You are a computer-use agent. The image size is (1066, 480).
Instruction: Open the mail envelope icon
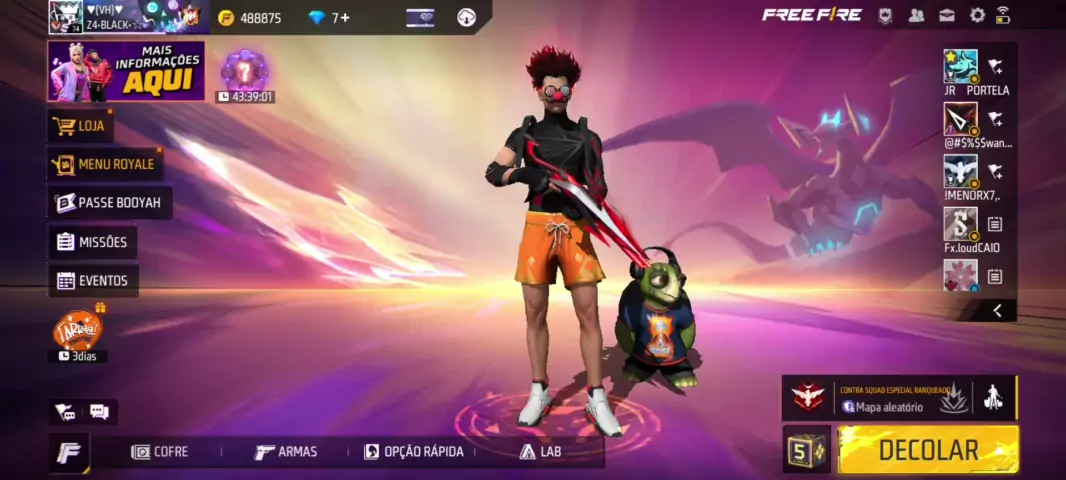[946, 15]
